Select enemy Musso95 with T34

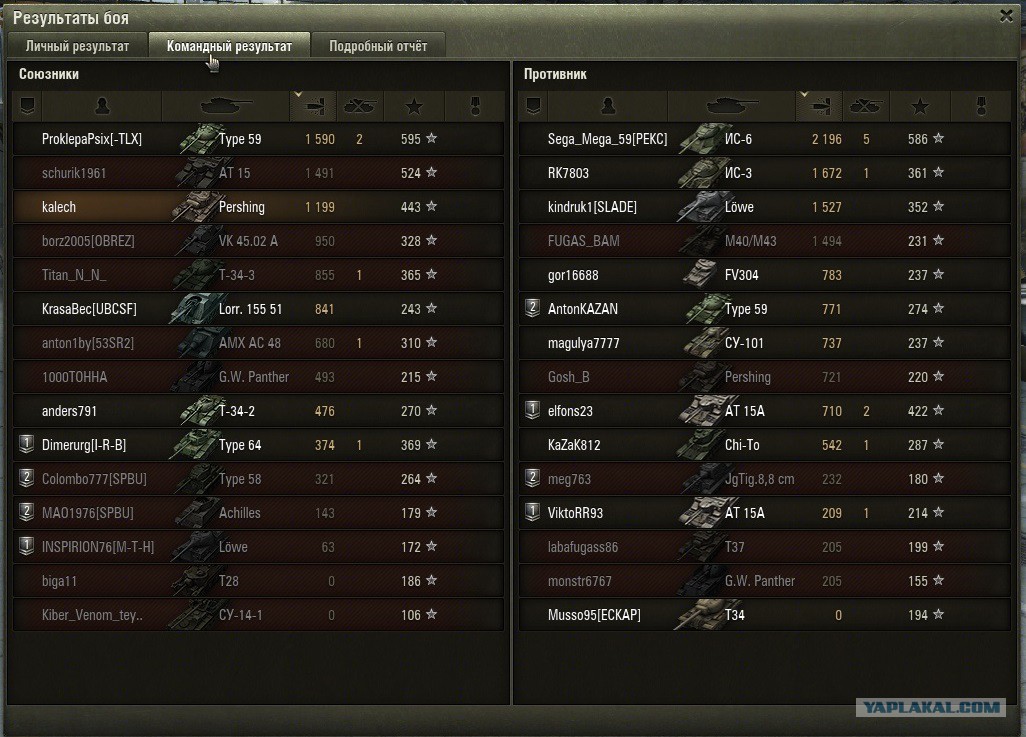(x=594, y=615)
